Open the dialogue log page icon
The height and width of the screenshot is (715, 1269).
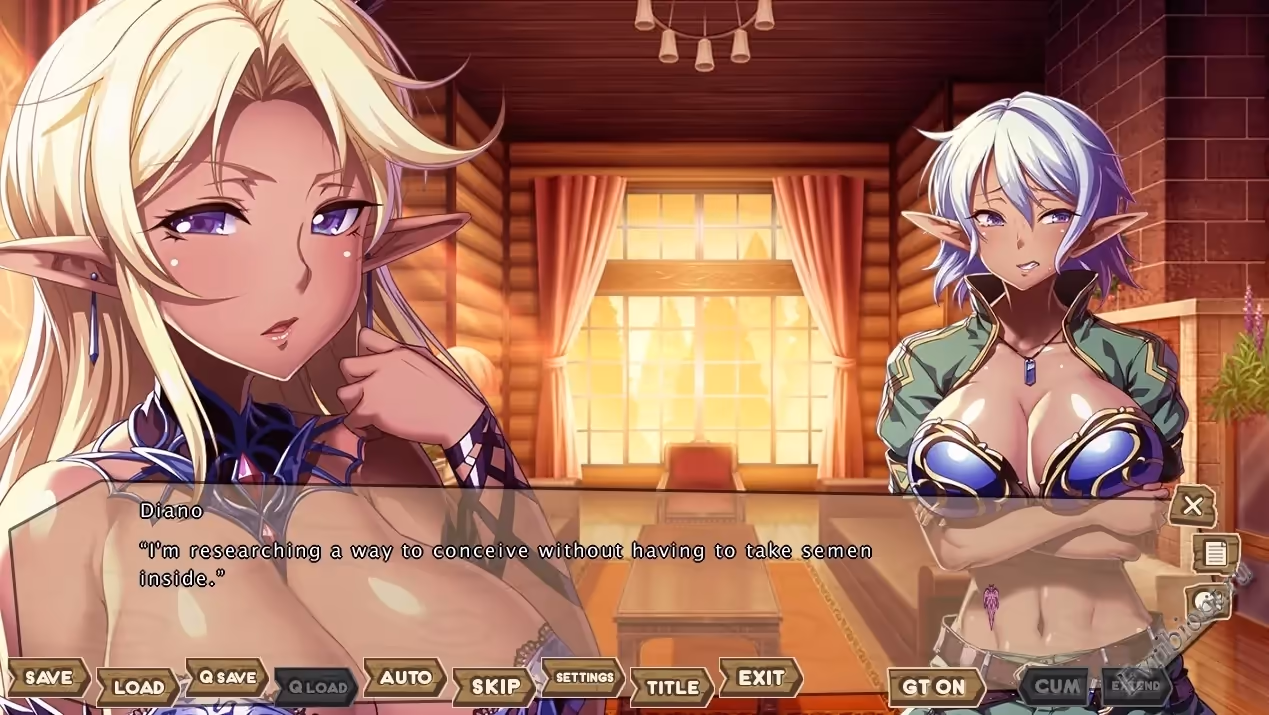(x=1215, y=553)
